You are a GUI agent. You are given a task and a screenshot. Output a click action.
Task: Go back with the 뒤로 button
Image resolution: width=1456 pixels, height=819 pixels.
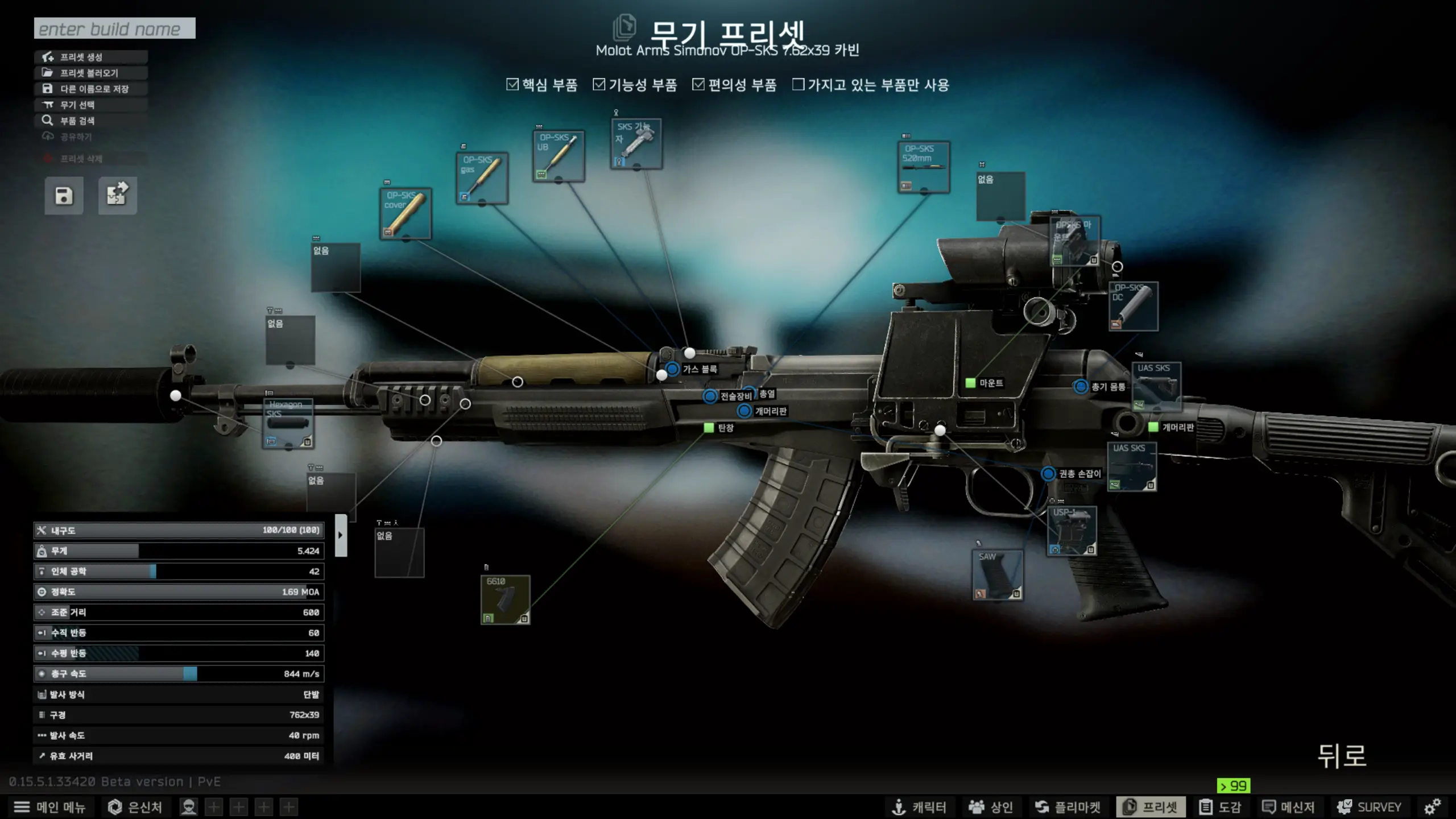[x=1342, y=756]
